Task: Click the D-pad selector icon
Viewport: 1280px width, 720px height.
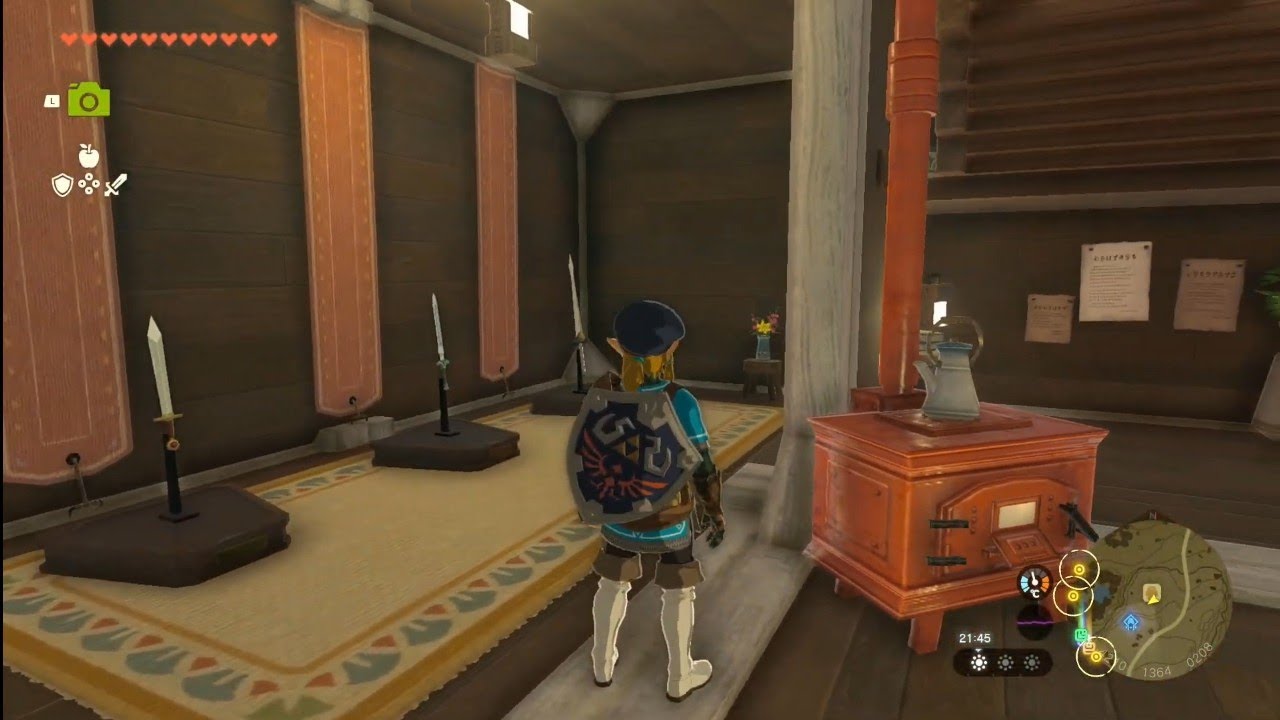Action: point(89,183)
